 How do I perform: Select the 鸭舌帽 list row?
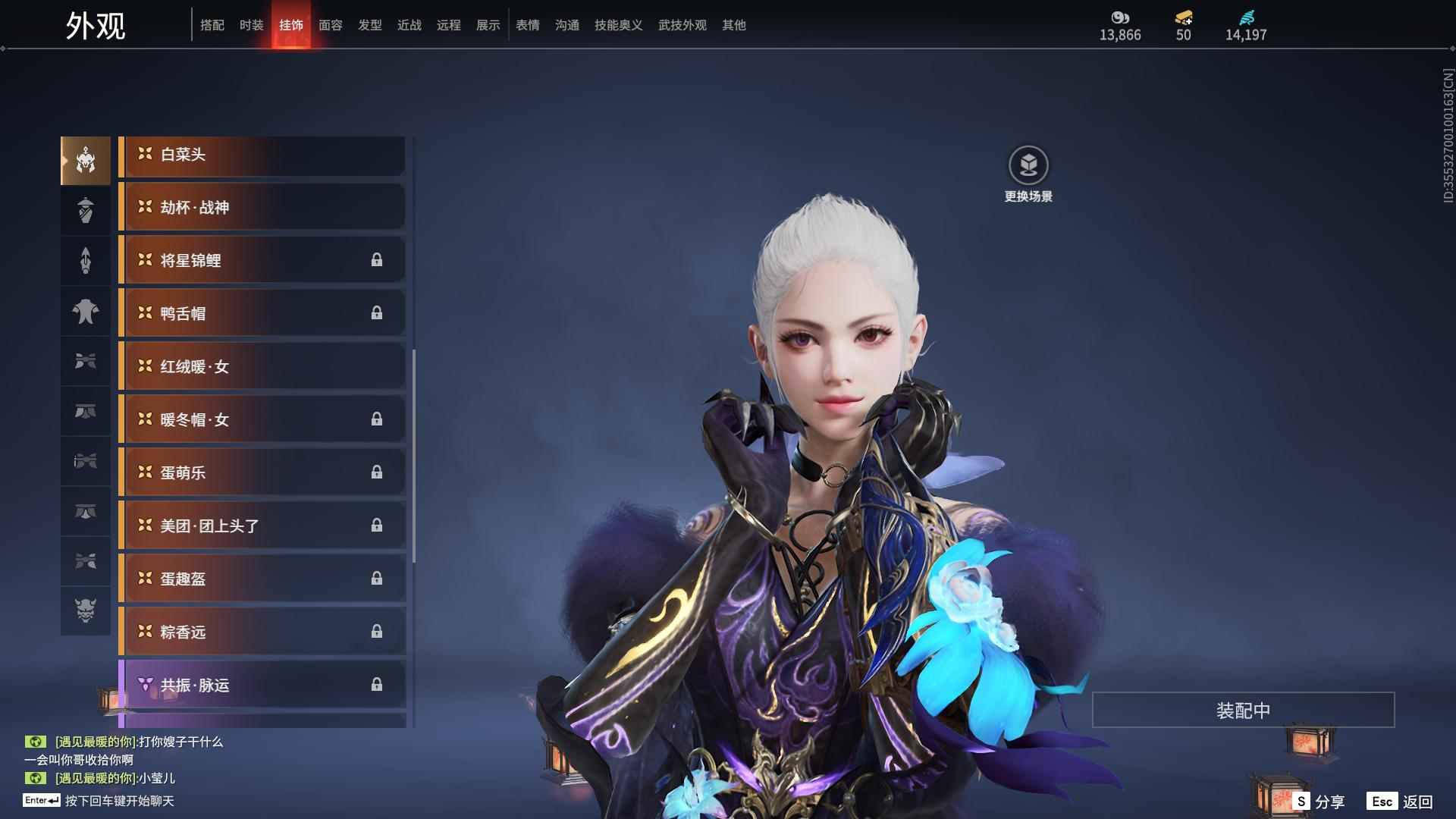[x=262, y=314]
